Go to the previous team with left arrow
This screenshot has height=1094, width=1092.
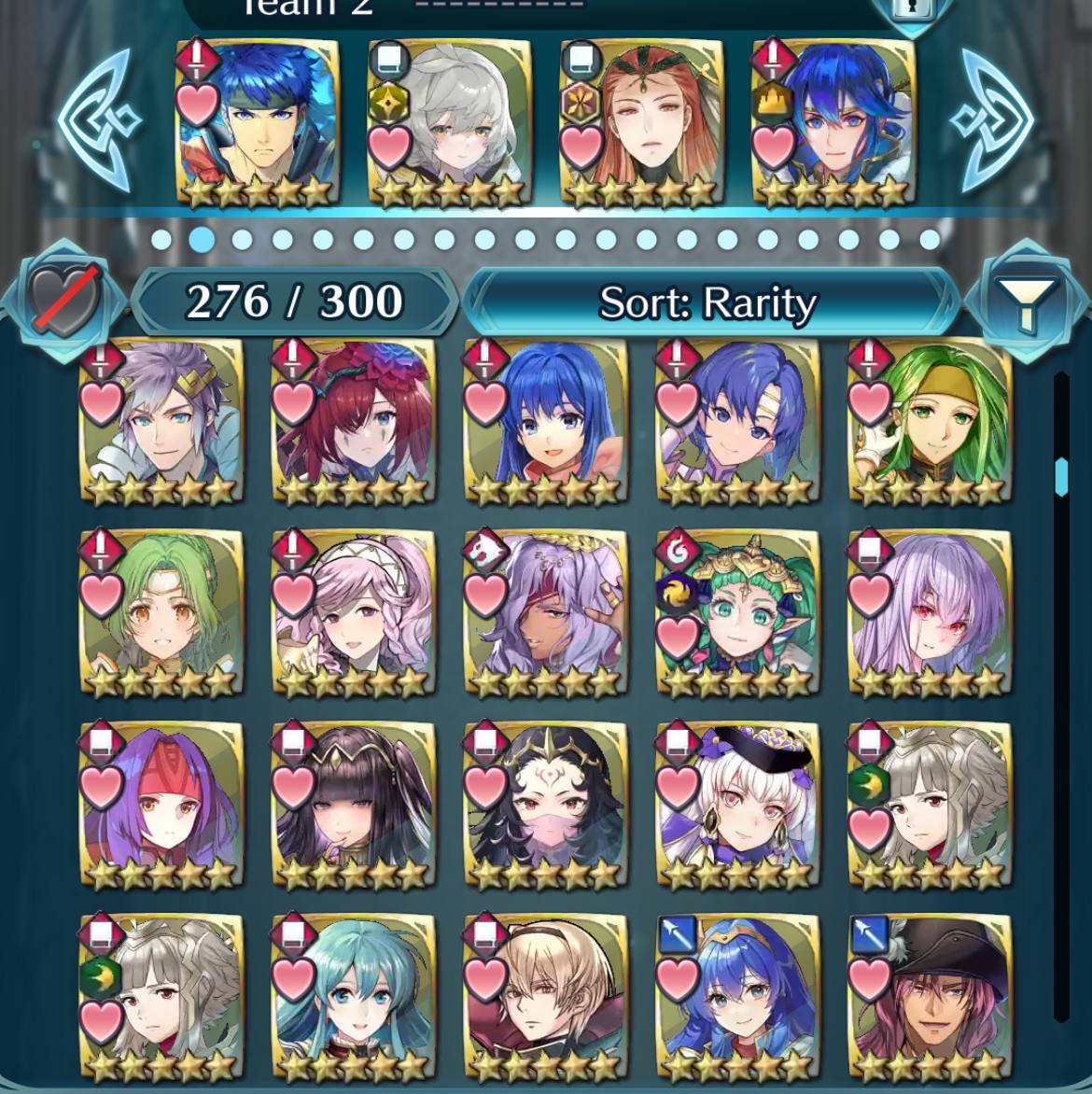pyautogui.click(x=100, y=119)
